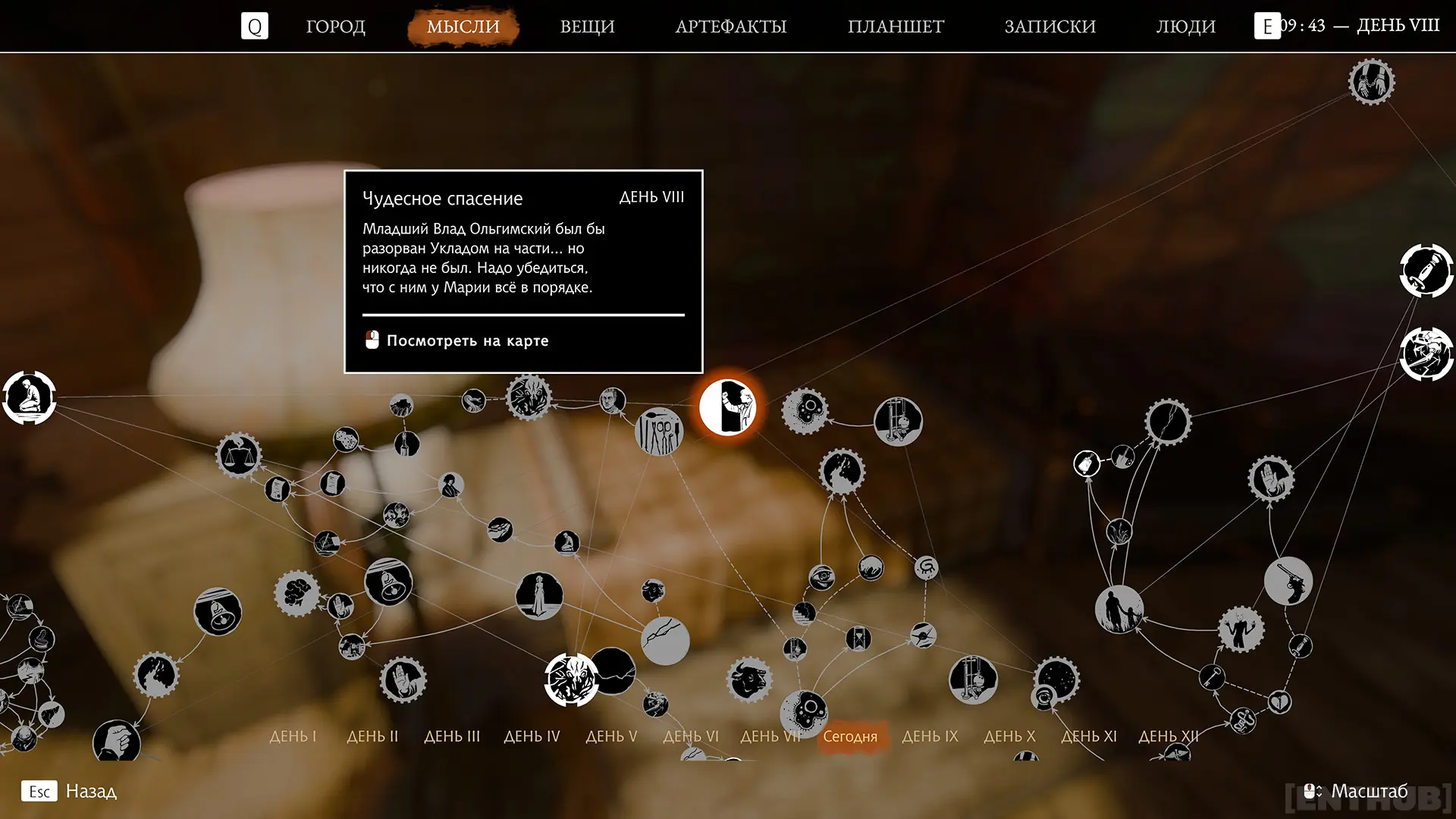Select the surgical tools thought node
Screen dimensions: 1456x819
pyautogui.click(x=659, y=432)
